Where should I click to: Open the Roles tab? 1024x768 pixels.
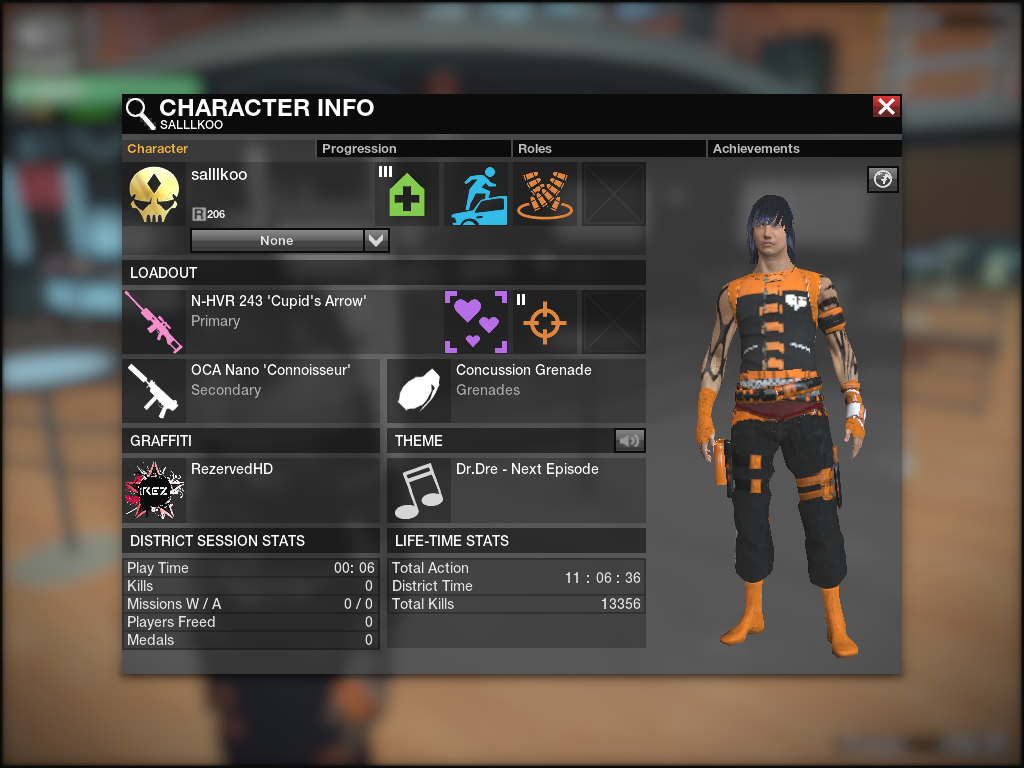(535, 149)
